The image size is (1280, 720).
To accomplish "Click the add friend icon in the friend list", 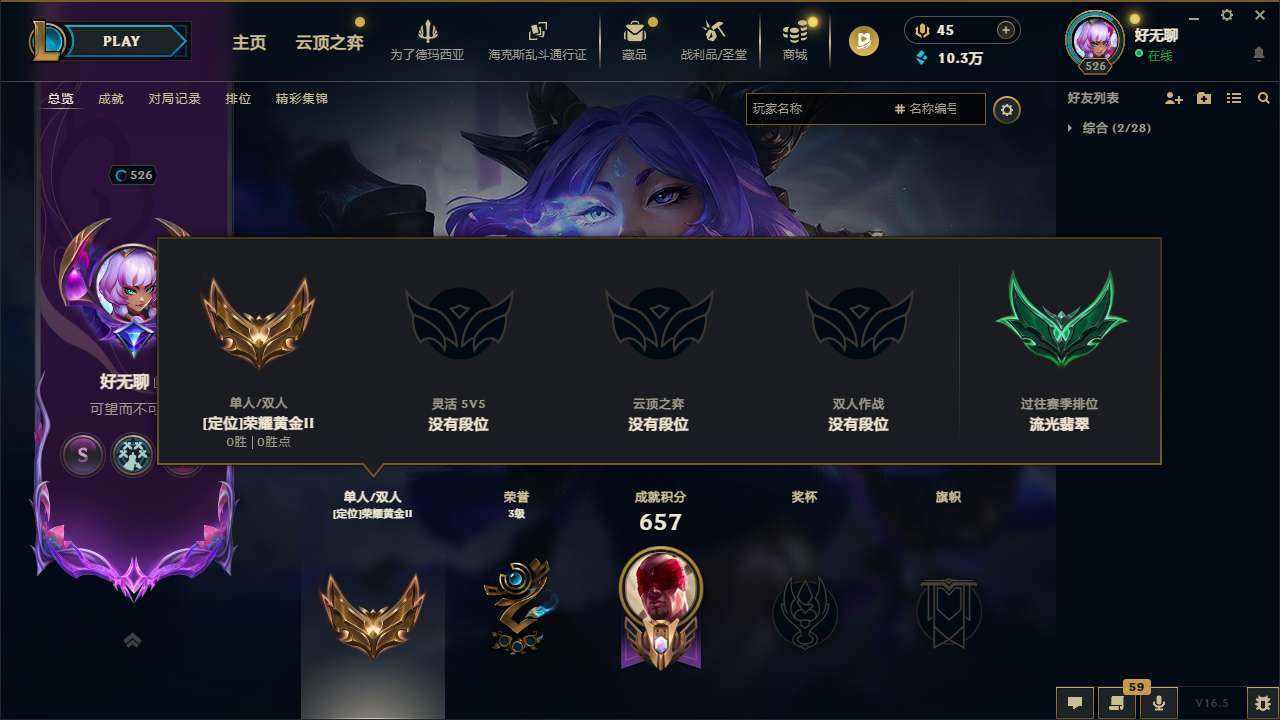I will 1173,98.
